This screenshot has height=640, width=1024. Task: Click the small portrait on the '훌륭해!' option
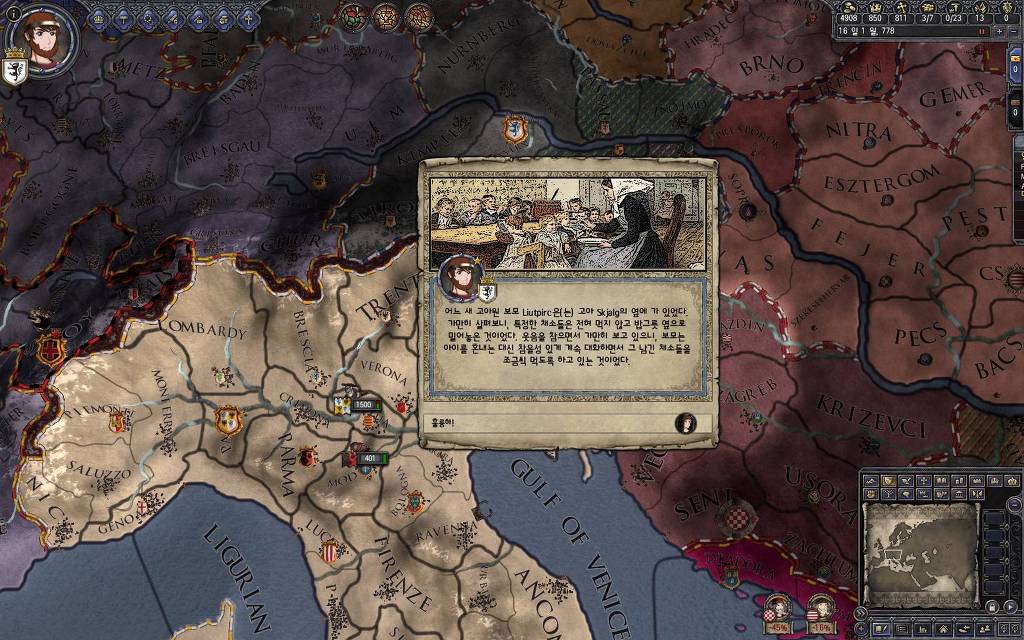(686, 422)
